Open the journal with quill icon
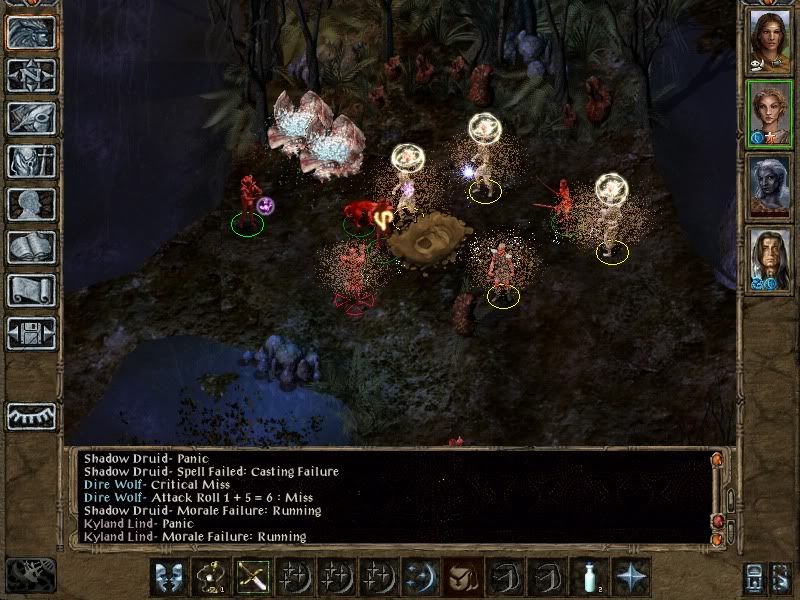The image size is (800, 600). pos(31,117)
